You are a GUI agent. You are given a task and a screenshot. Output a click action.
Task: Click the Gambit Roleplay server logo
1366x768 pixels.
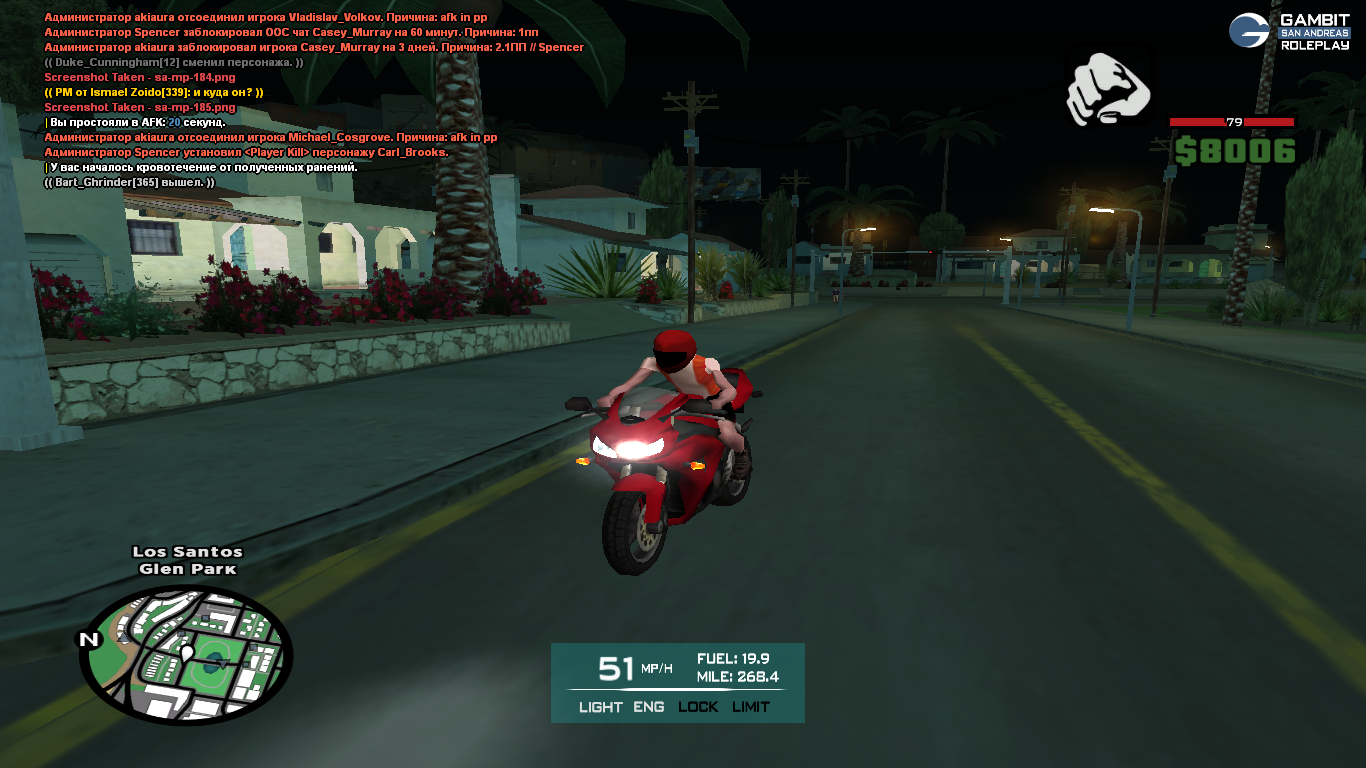pyautogui.click(x=1289, y=31)
